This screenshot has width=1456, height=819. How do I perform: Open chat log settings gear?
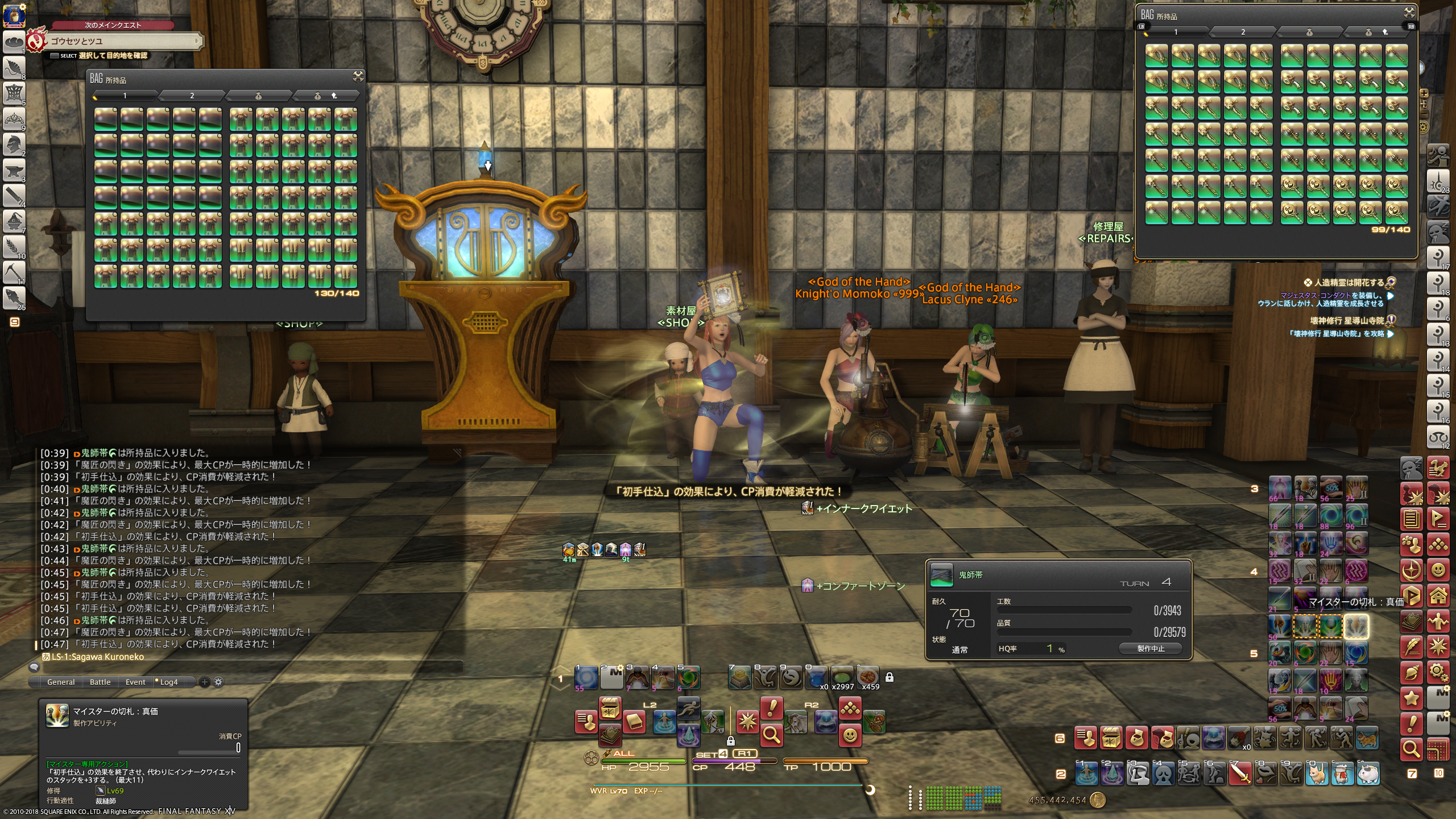point(218,682)
